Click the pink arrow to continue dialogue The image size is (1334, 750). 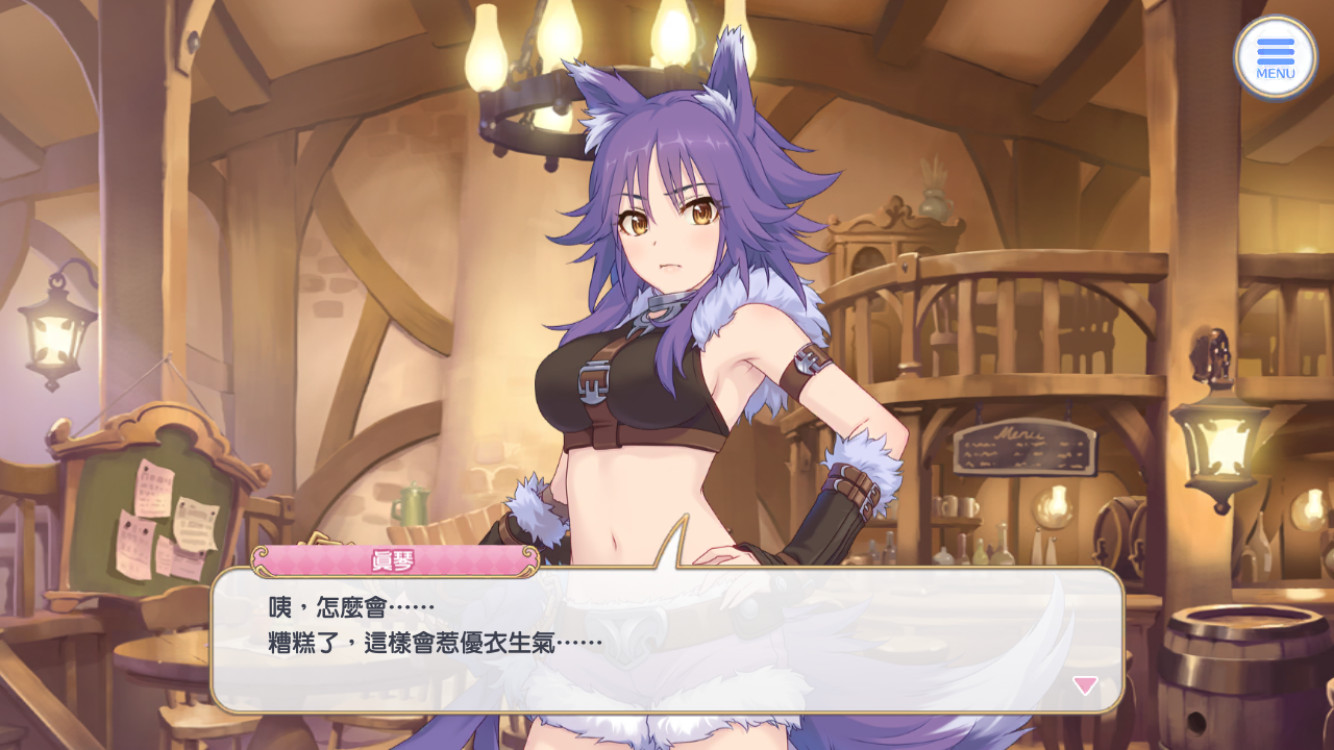(1085, 685)
